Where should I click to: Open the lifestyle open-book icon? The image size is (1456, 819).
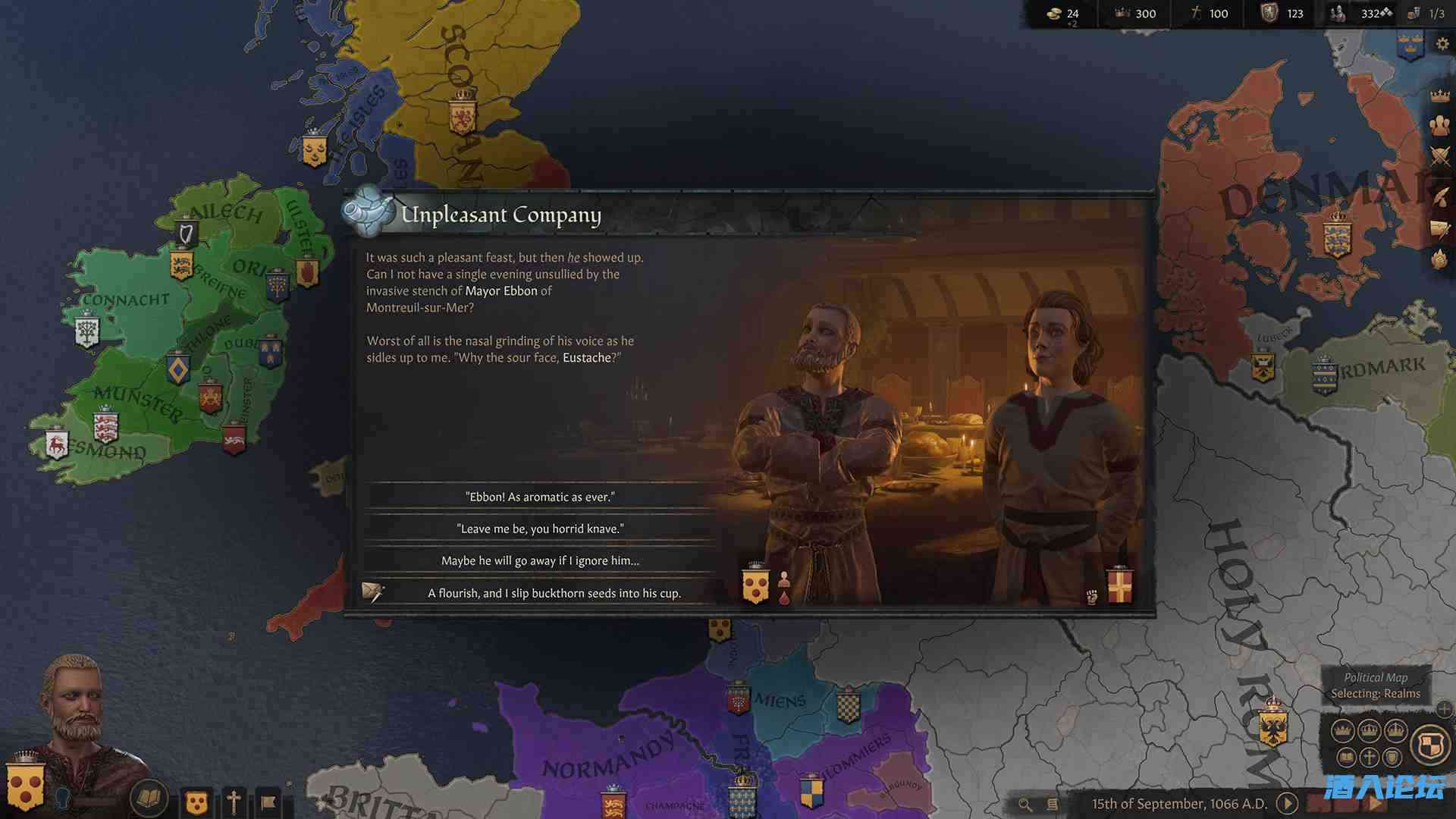pyautogui.click(x=149, y=799)
